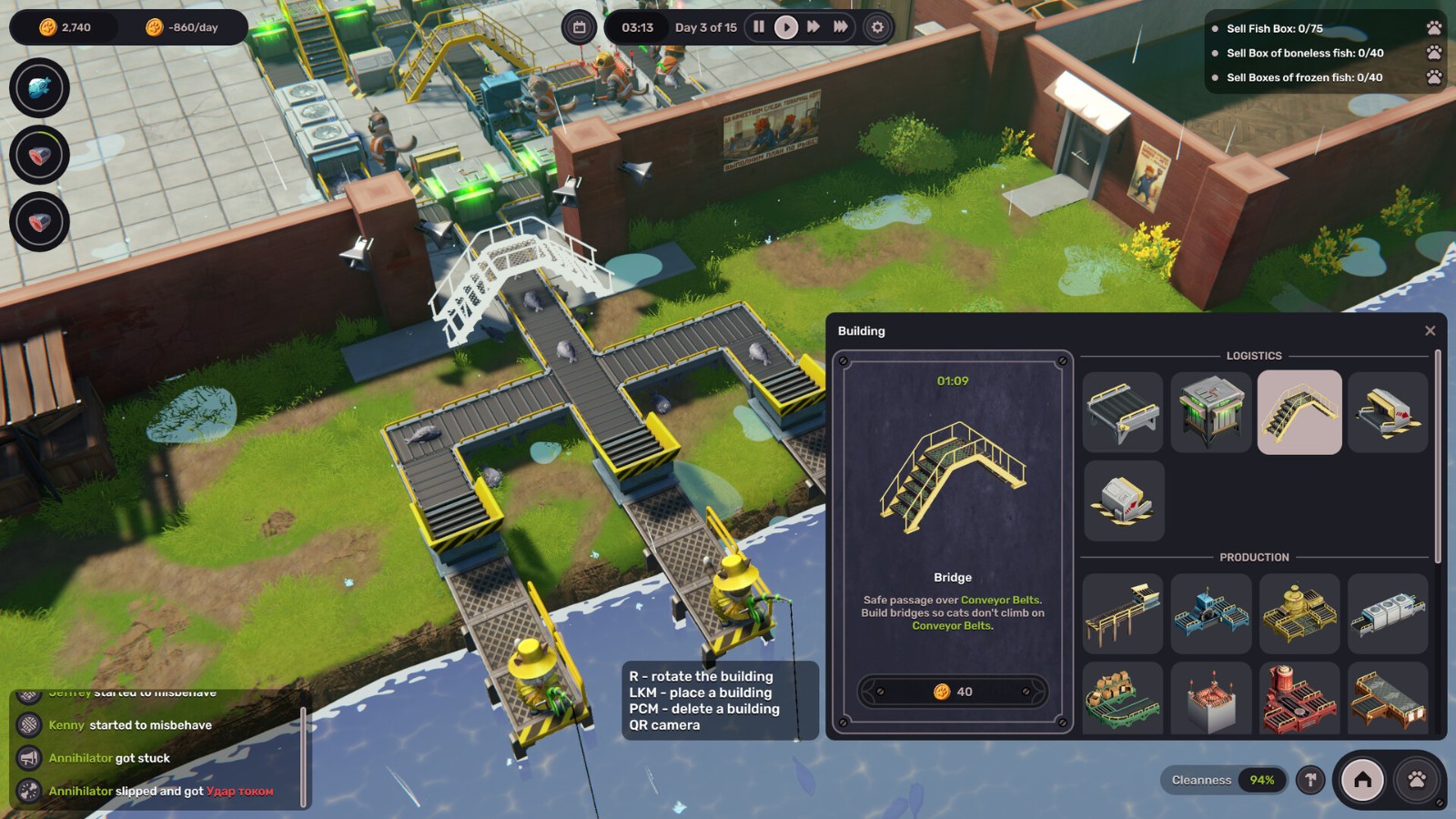Screen dimensions: 1456x819
Task: Click the Sell Boxes of frozen fish objective
Action: click(x=1304, y=77)
